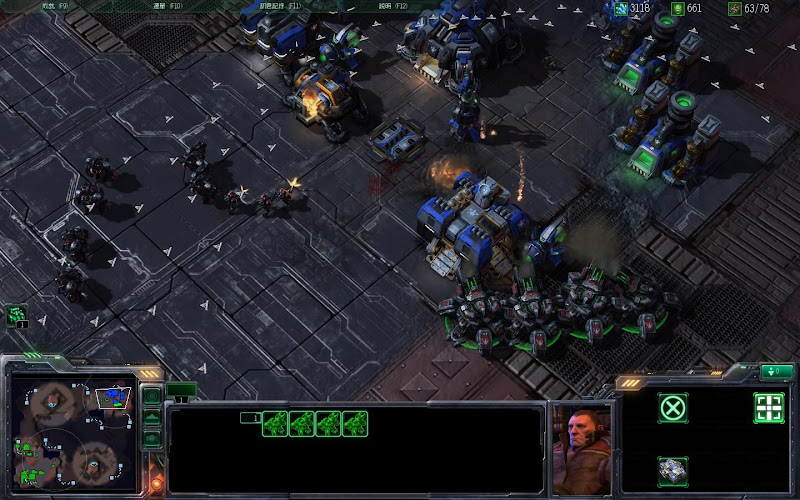The height and width of the screenshot is (500, 800).
Task: Click the green down-arrow button above command card
Action: [x=775, y=372]
